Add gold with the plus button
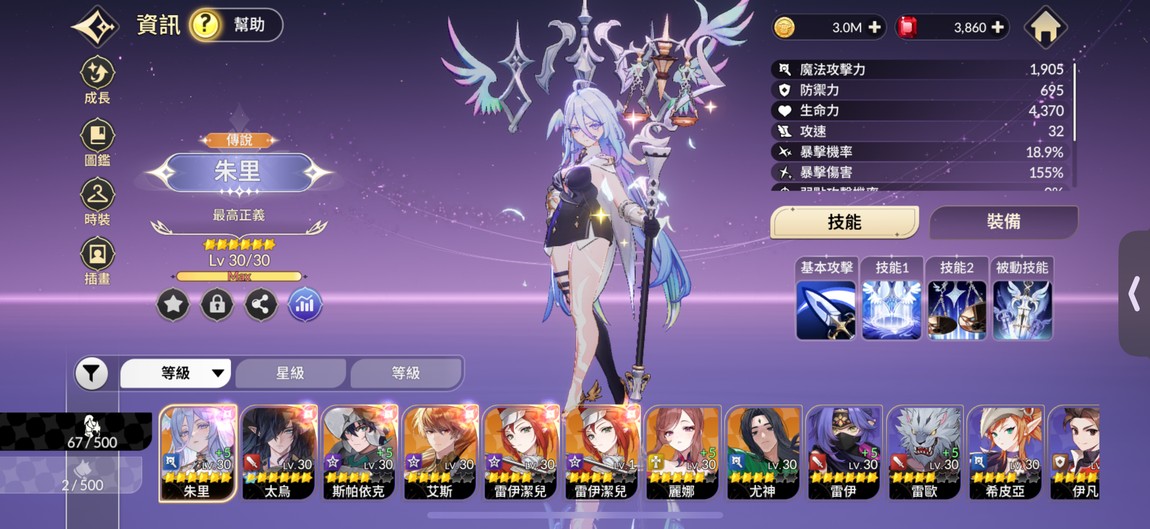 point(875,28)
